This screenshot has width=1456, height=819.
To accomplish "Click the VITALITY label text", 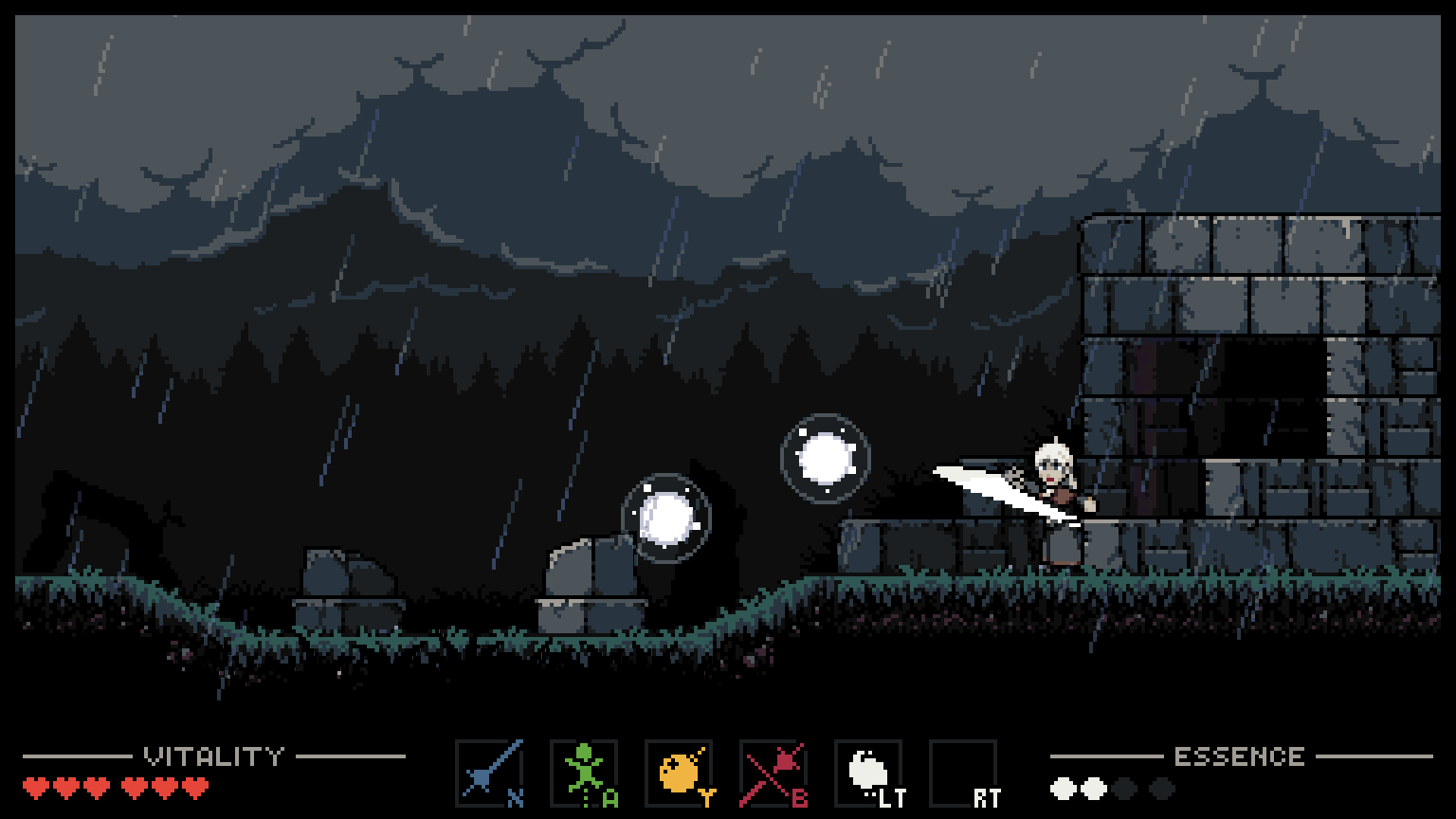I will click(x=213, y=755).
